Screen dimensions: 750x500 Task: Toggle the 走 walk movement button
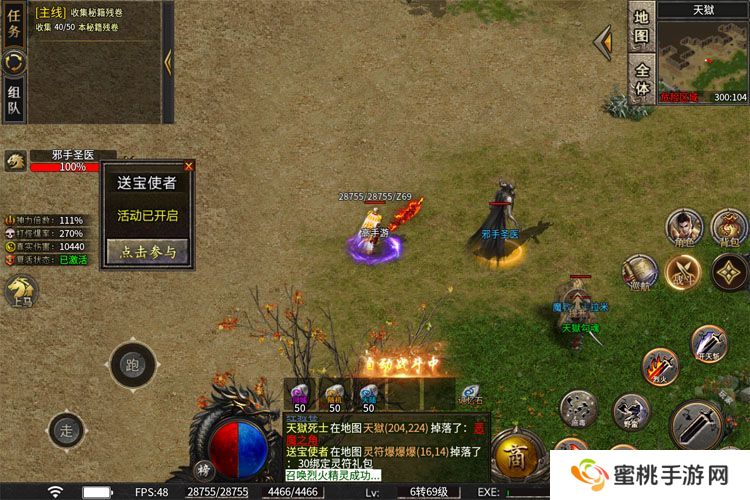66,431
